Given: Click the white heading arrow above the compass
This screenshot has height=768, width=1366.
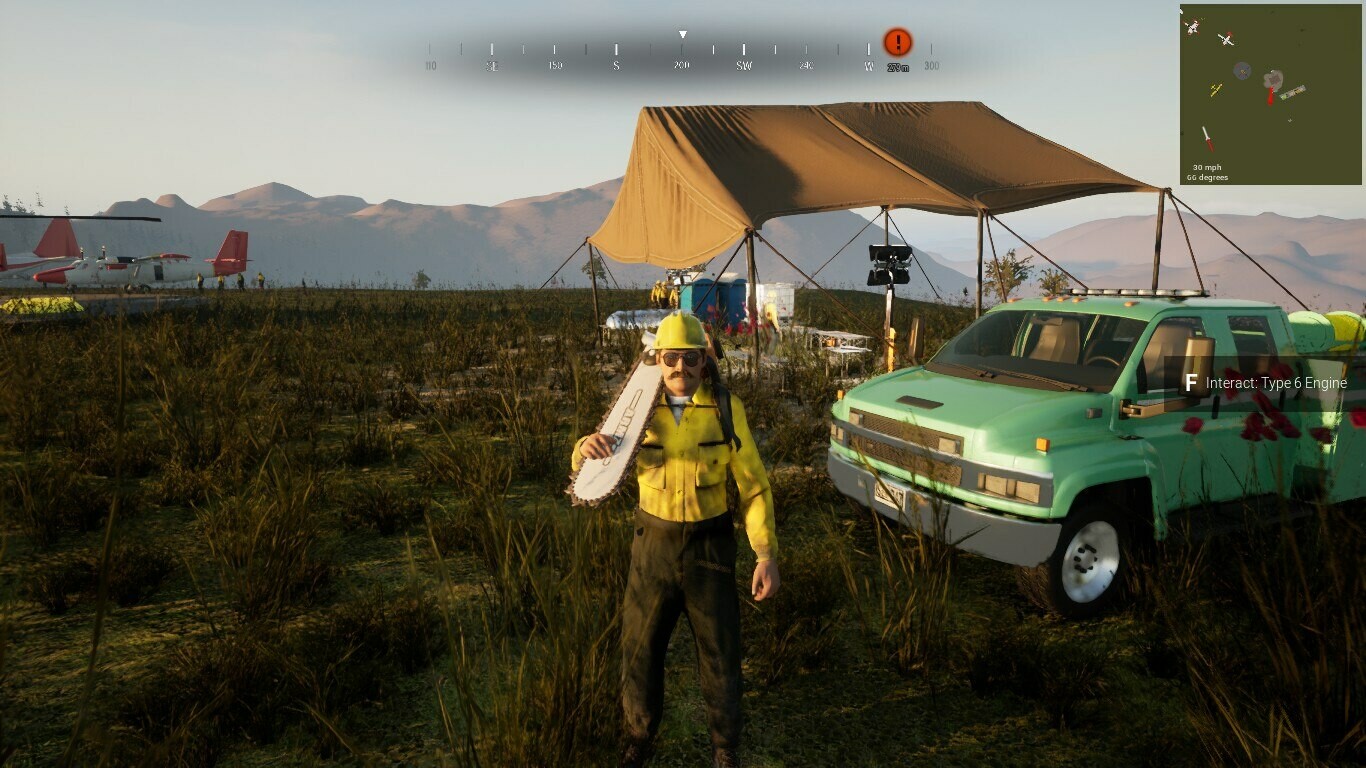Looking at the screenshot, I should coord(683,33).
